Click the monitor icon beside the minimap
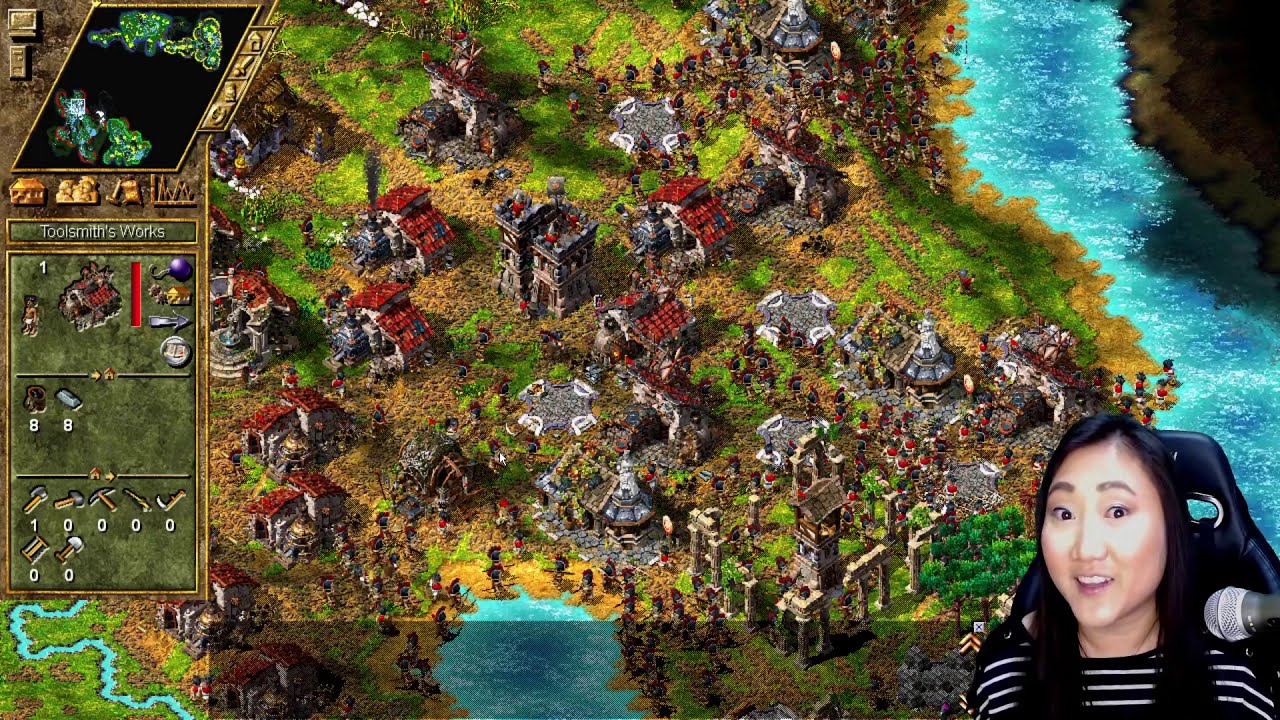This screenshot has width=1280, height=720. (22, 21)
